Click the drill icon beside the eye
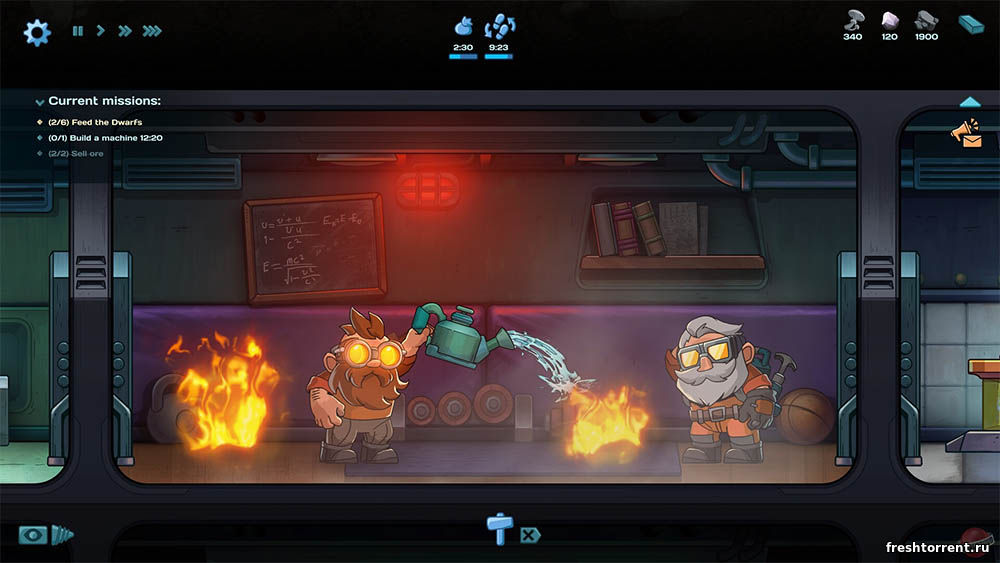The height and width of the screenshot is (563, 1000). tap(63, 535)
